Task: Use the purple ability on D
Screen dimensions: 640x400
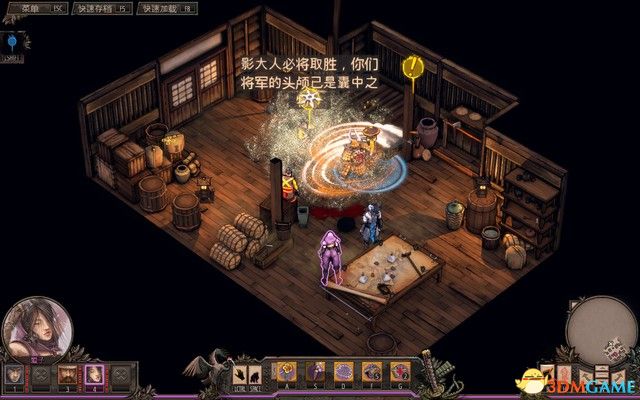Action: 343,372
